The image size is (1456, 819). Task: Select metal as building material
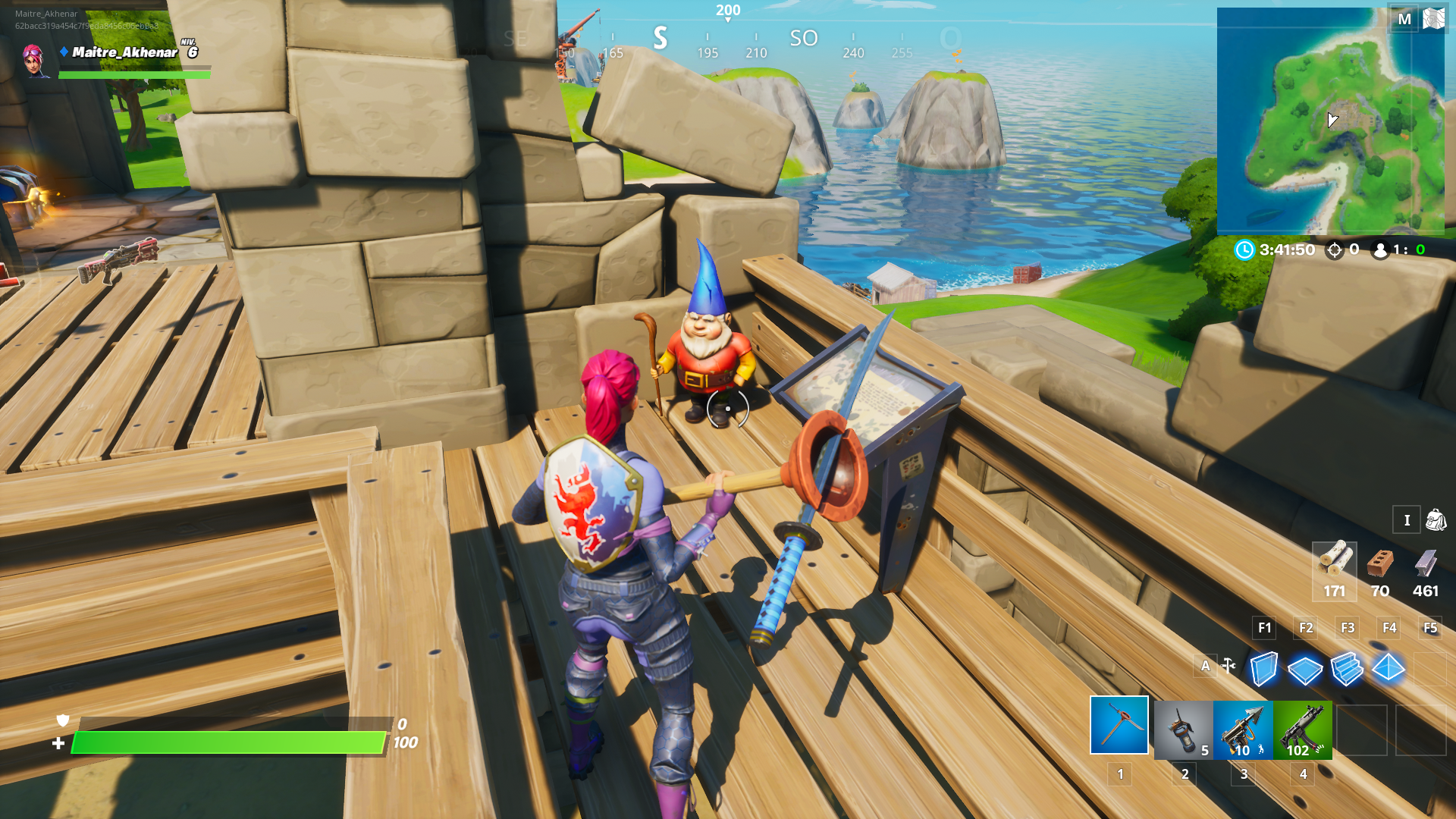click(1426, 570)
